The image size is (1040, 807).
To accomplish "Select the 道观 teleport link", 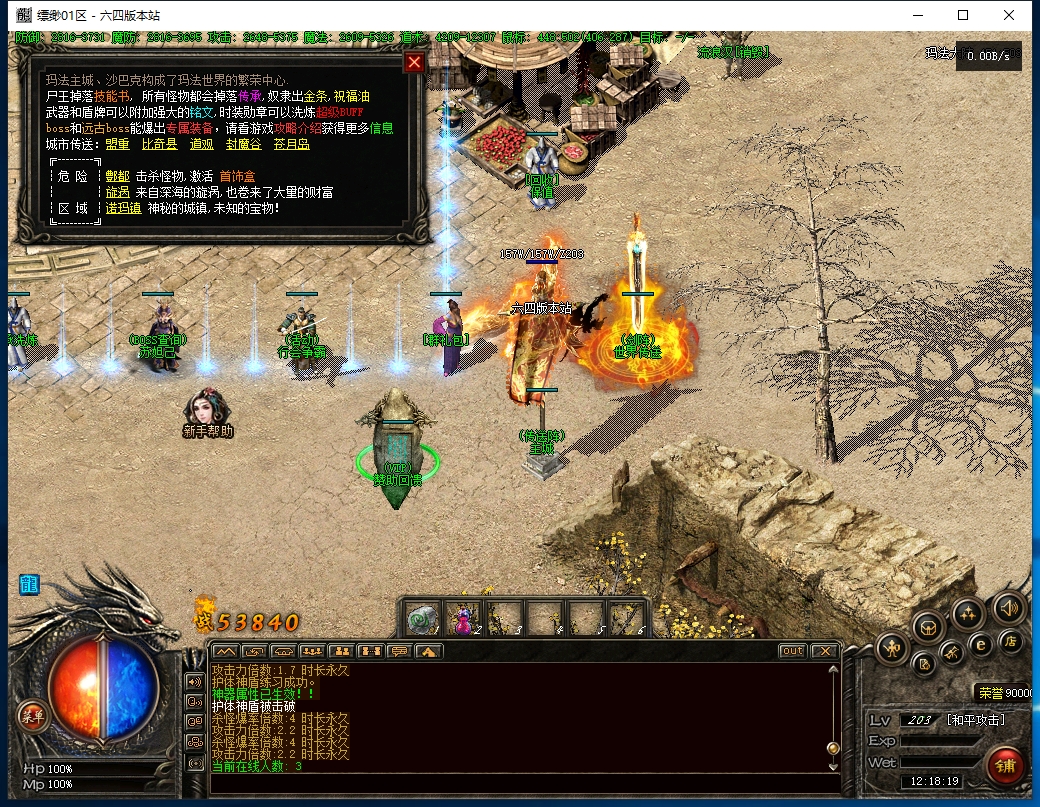I will coord(201,144).
